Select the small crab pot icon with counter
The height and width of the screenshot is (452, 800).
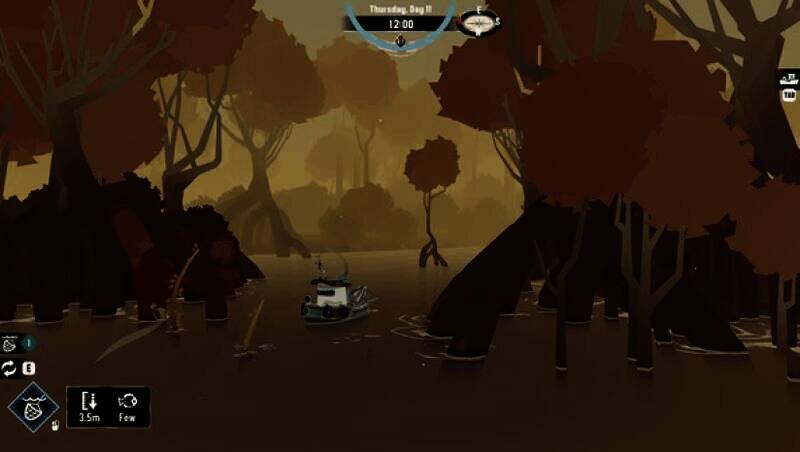pos(10,343)
